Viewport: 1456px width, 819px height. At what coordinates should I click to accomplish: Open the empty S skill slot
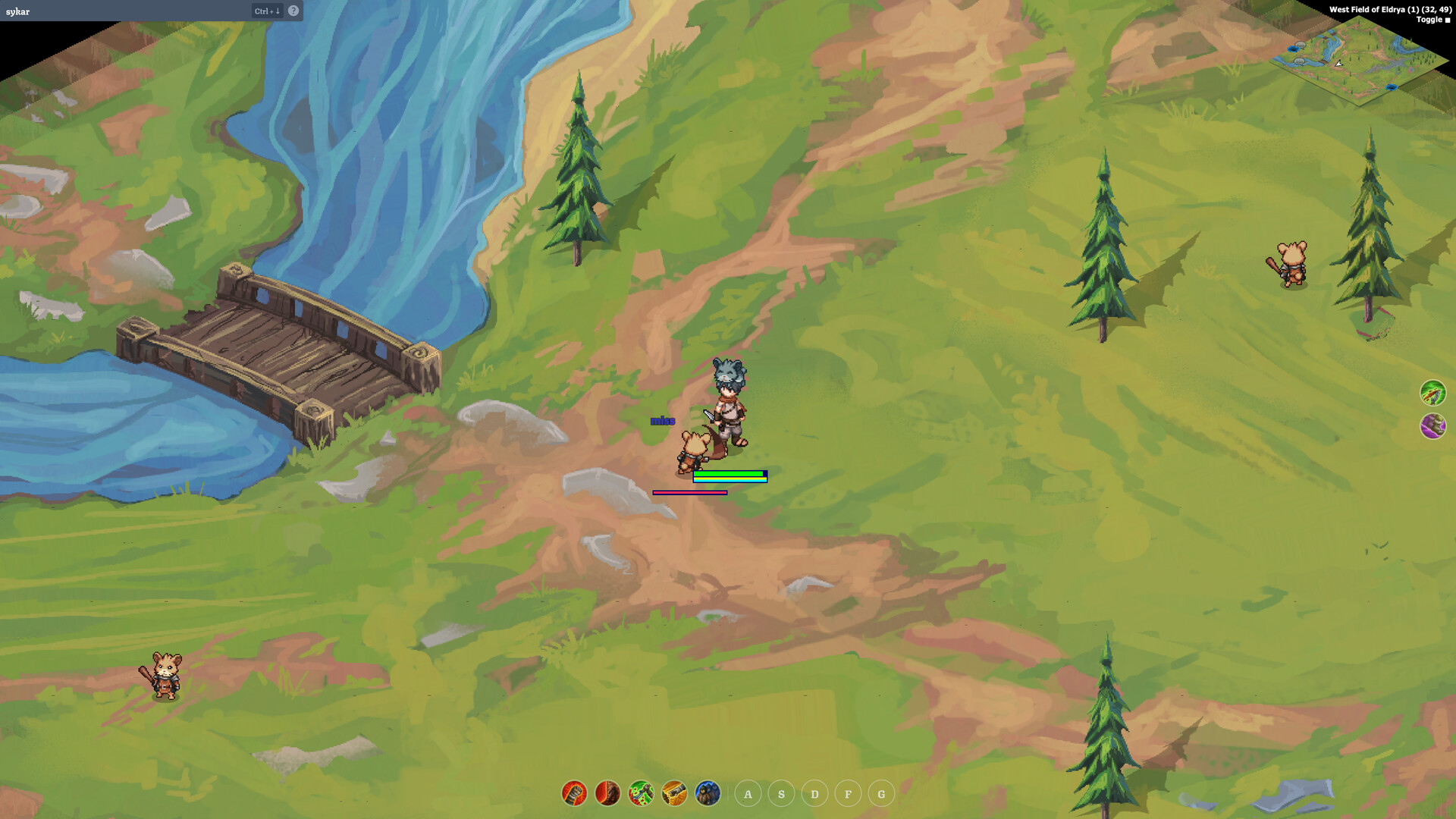click(x=780, y=794)
